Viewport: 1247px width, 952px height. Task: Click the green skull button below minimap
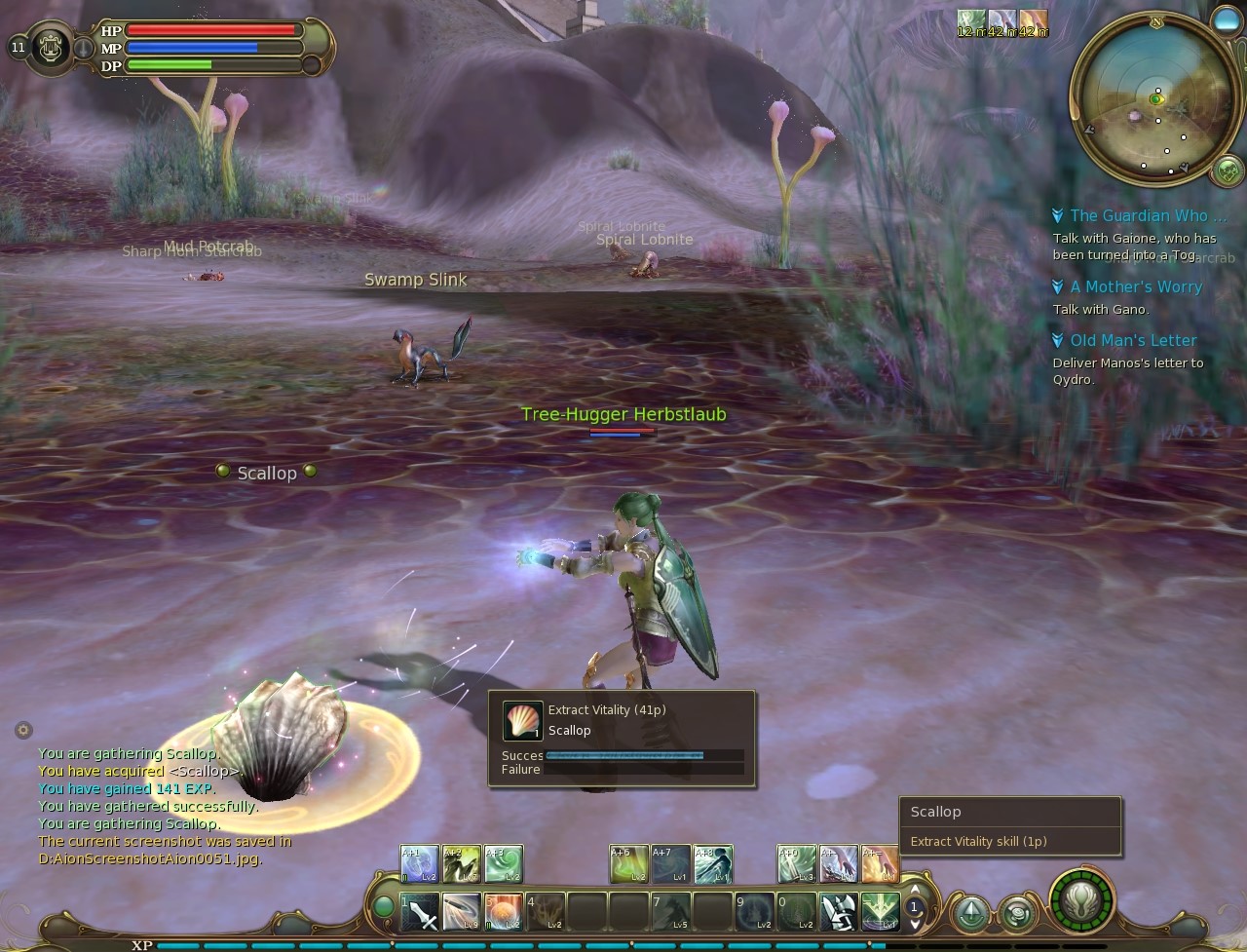click(x=1228, y=171)
